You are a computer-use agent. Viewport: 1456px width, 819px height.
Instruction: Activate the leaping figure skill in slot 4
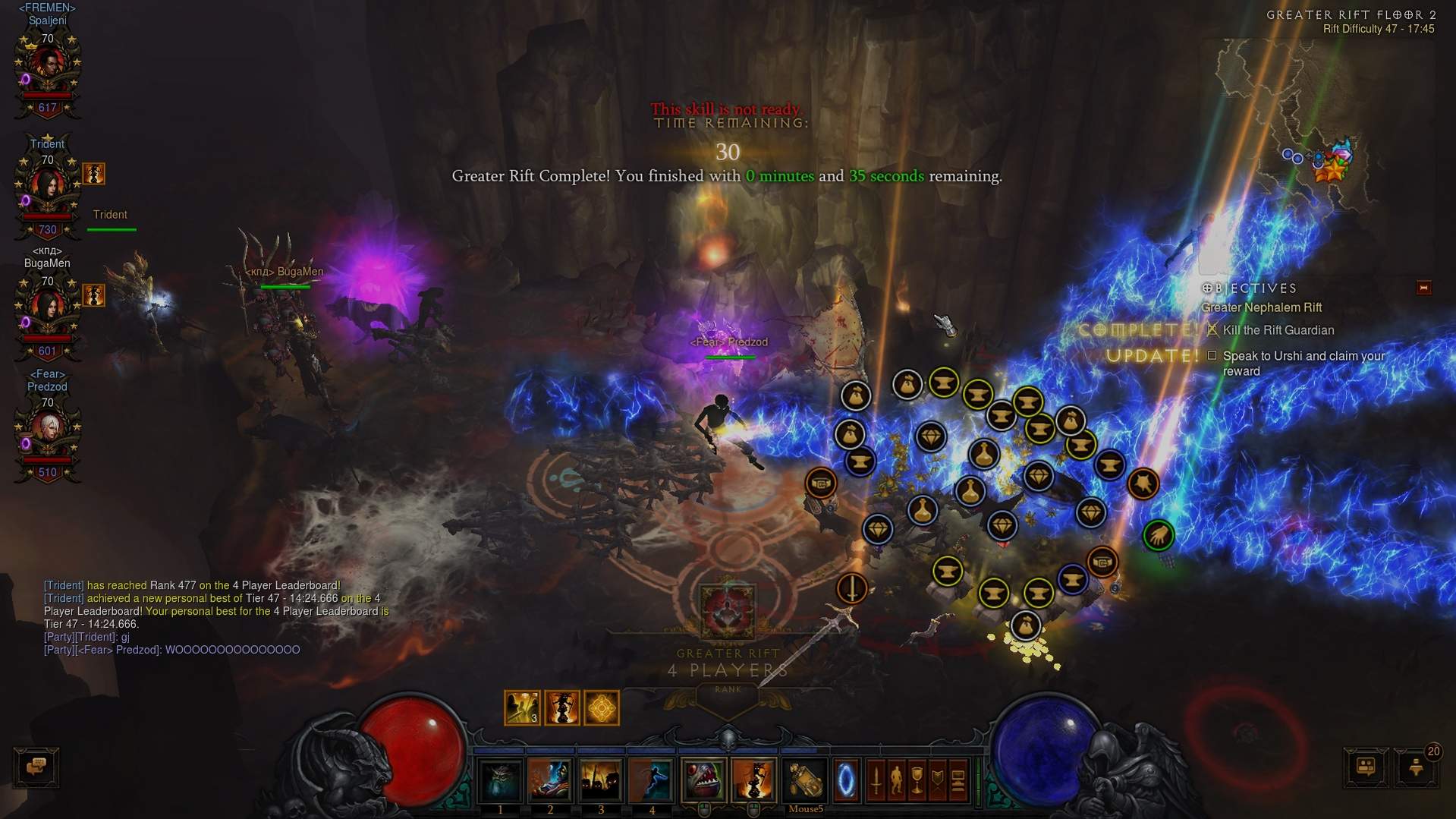(651, 780)
